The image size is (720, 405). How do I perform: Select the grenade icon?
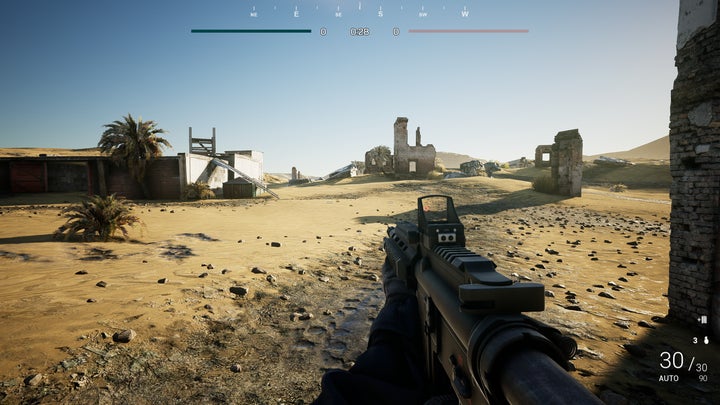[x=705, y=340]
